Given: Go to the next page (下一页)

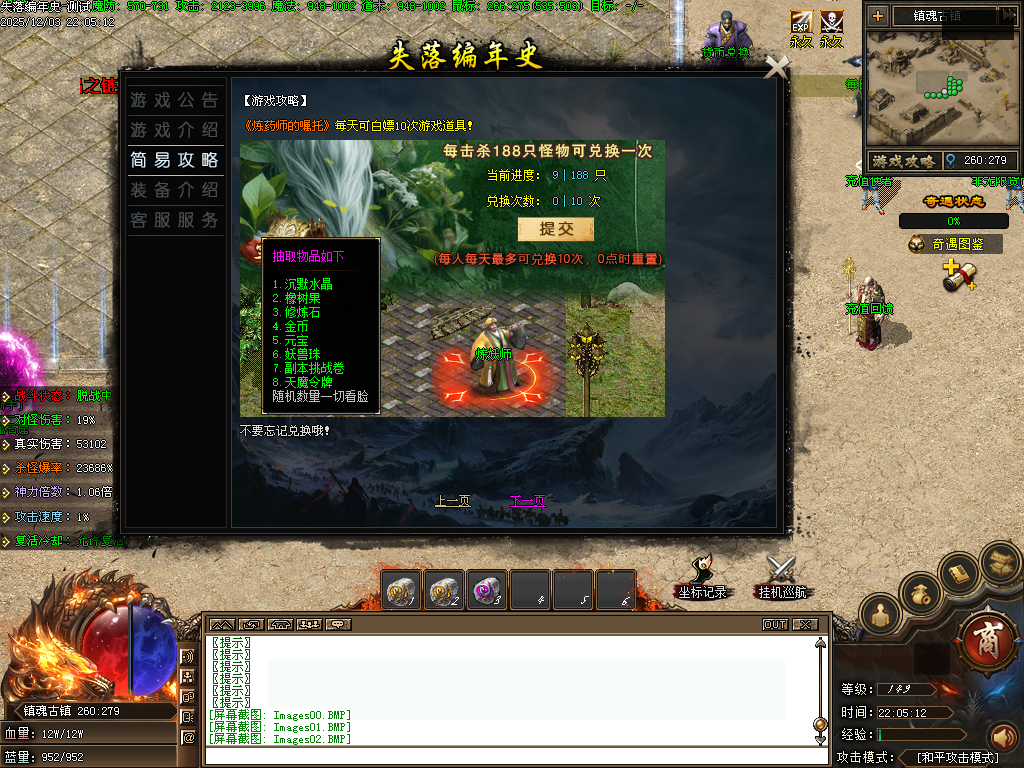Looking at the screenshot, I should 527,501.
